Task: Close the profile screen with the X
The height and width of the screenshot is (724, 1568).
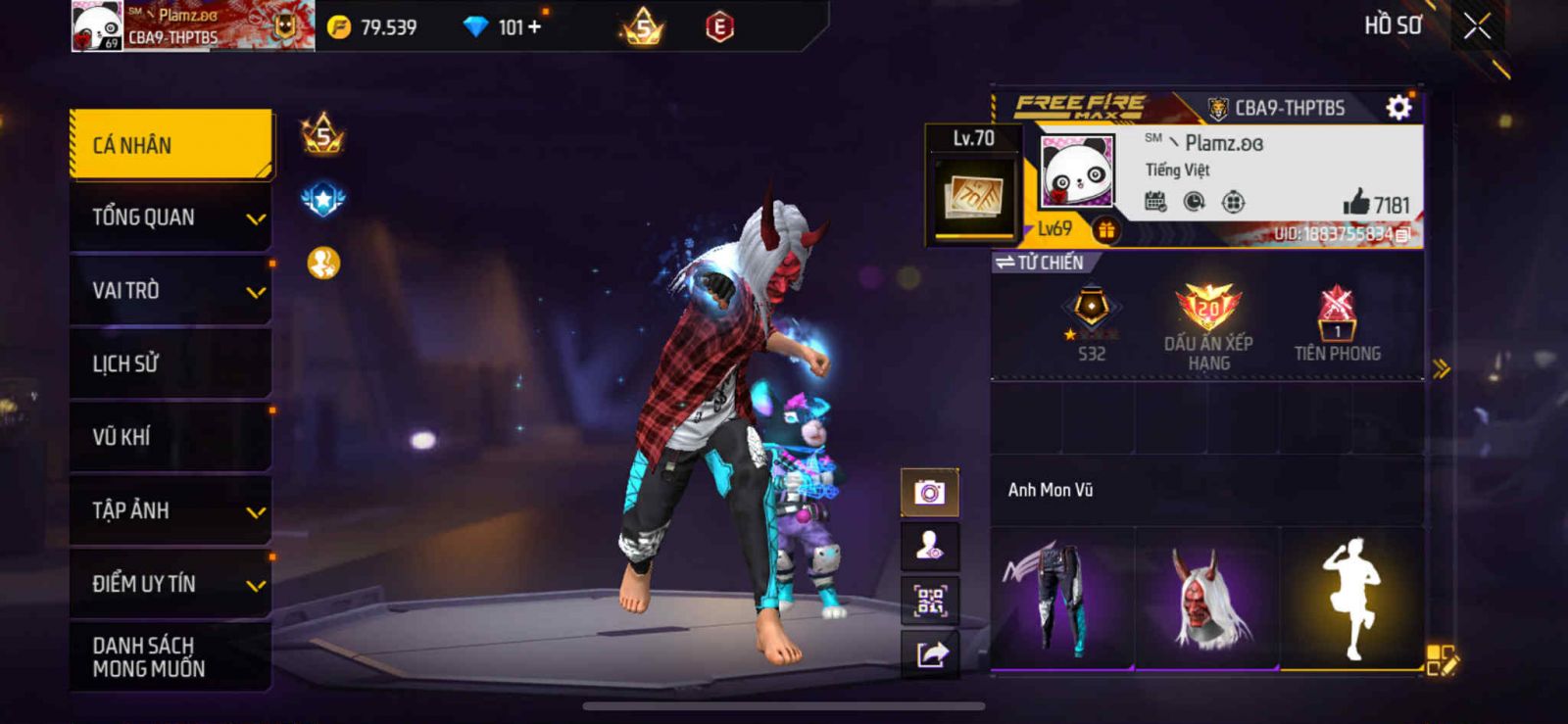Action: pyautogui.click(x=1477, y=26)
